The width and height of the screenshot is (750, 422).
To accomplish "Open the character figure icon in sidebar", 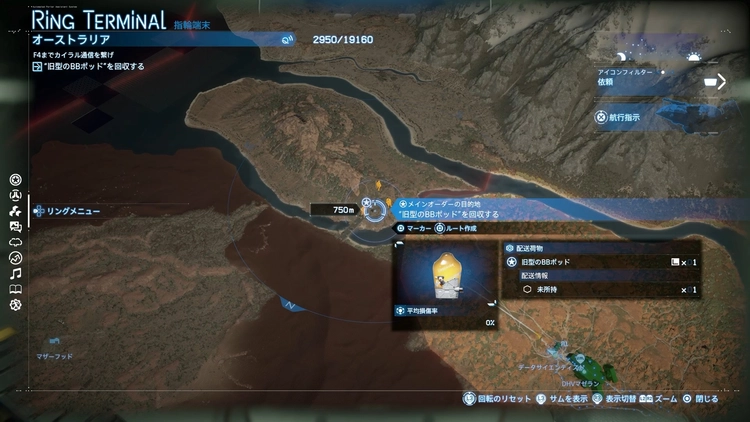I will pyautogui.click(x=15, y=196).
